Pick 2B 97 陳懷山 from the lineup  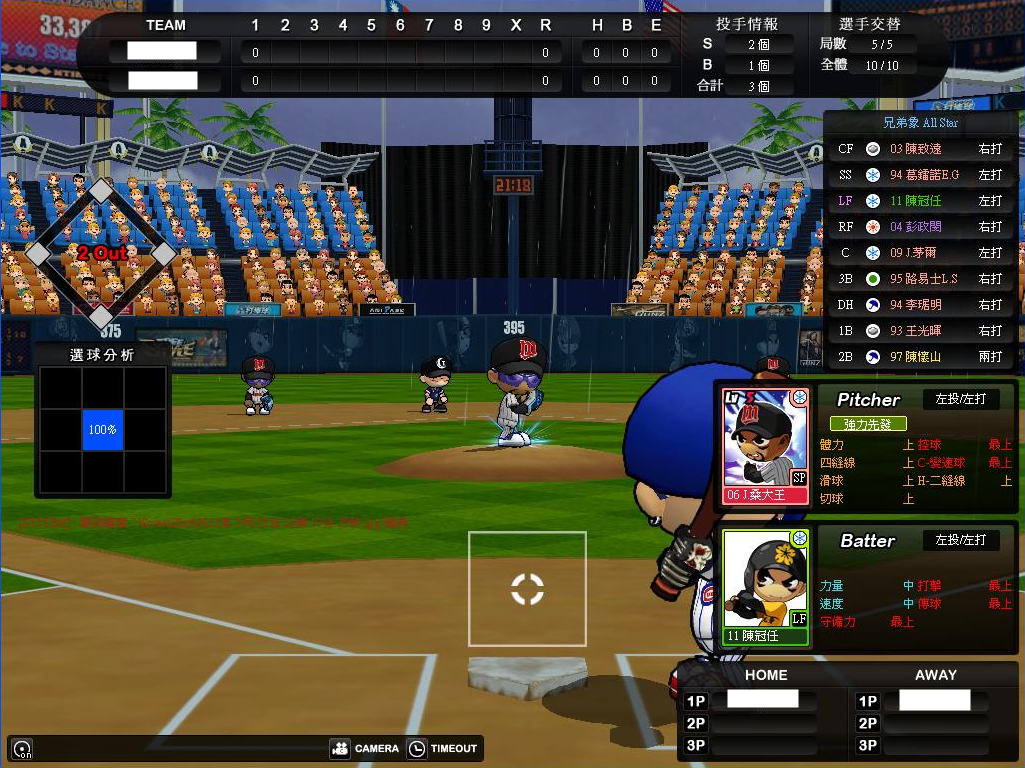pos(920,357)
